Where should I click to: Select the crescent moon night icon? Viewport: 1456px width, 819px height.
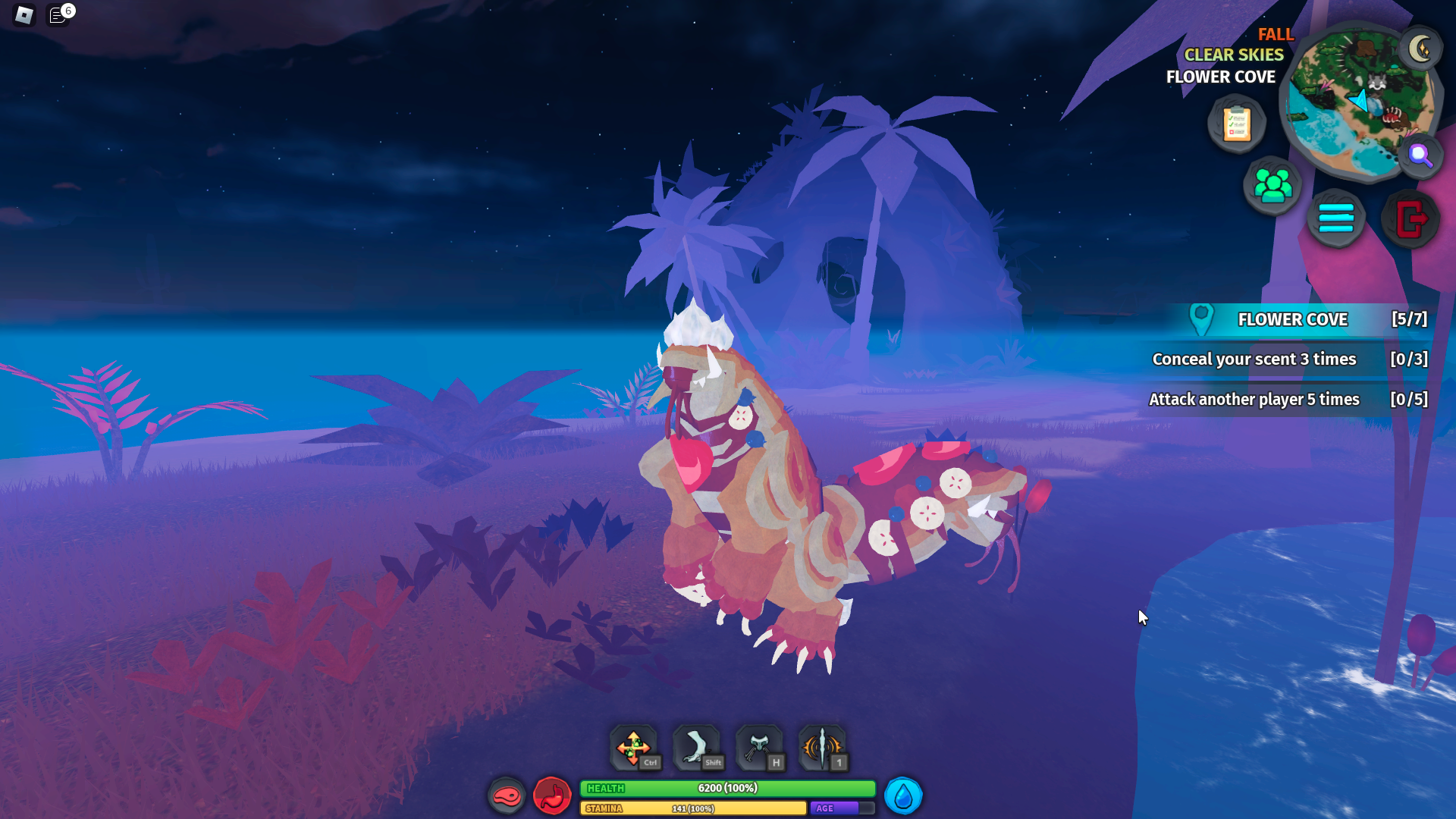tap(1420, 49)
